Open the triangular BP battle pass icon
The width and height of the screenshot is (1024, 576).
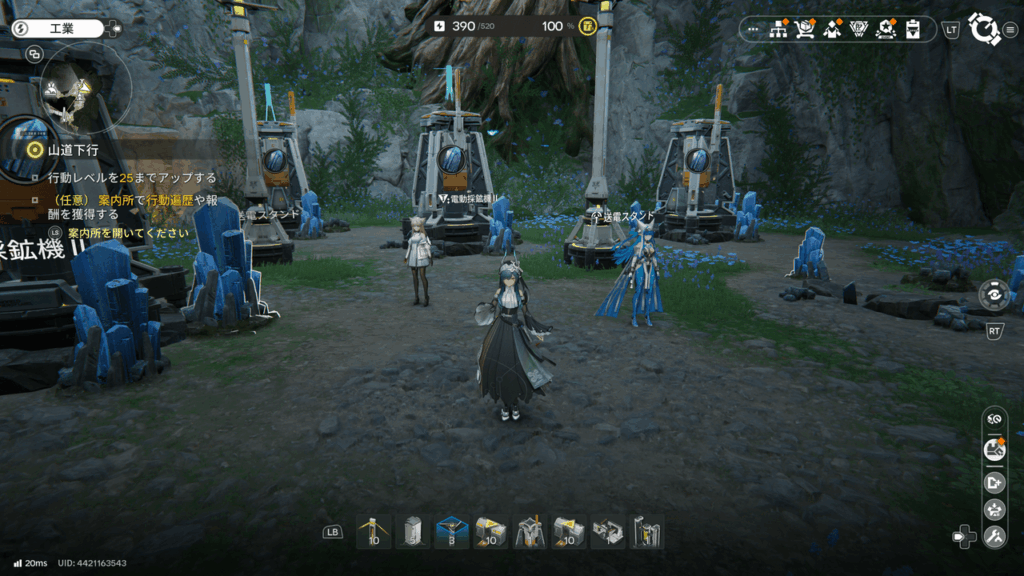858,29
